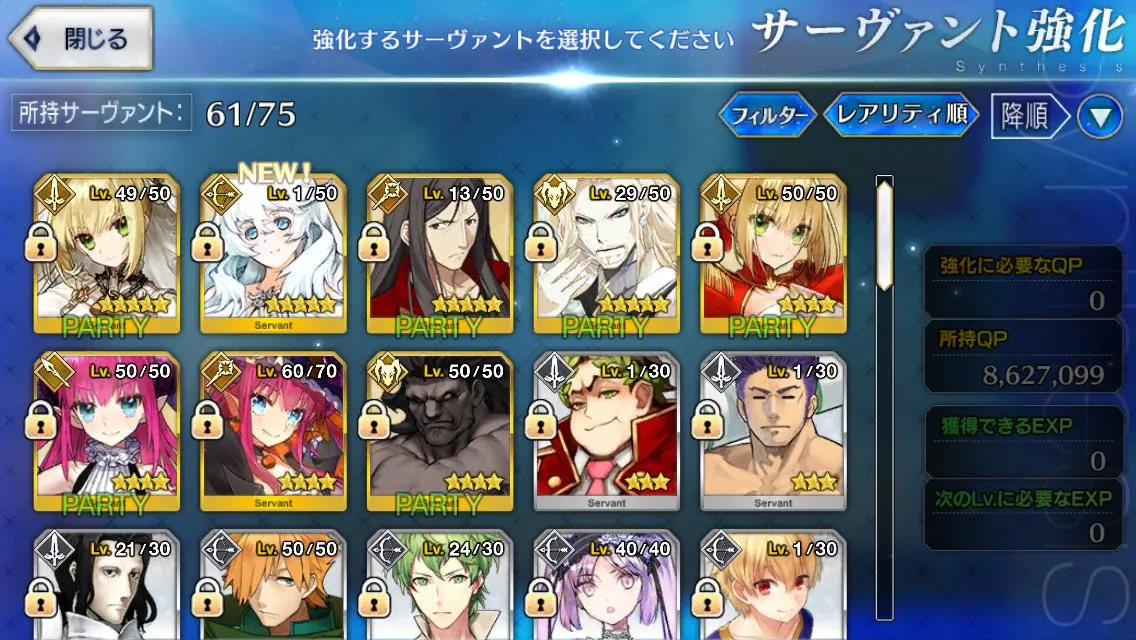Select red-dress blonde servant Lv.50/50
1136x640 pixels.
coord(772,255)
